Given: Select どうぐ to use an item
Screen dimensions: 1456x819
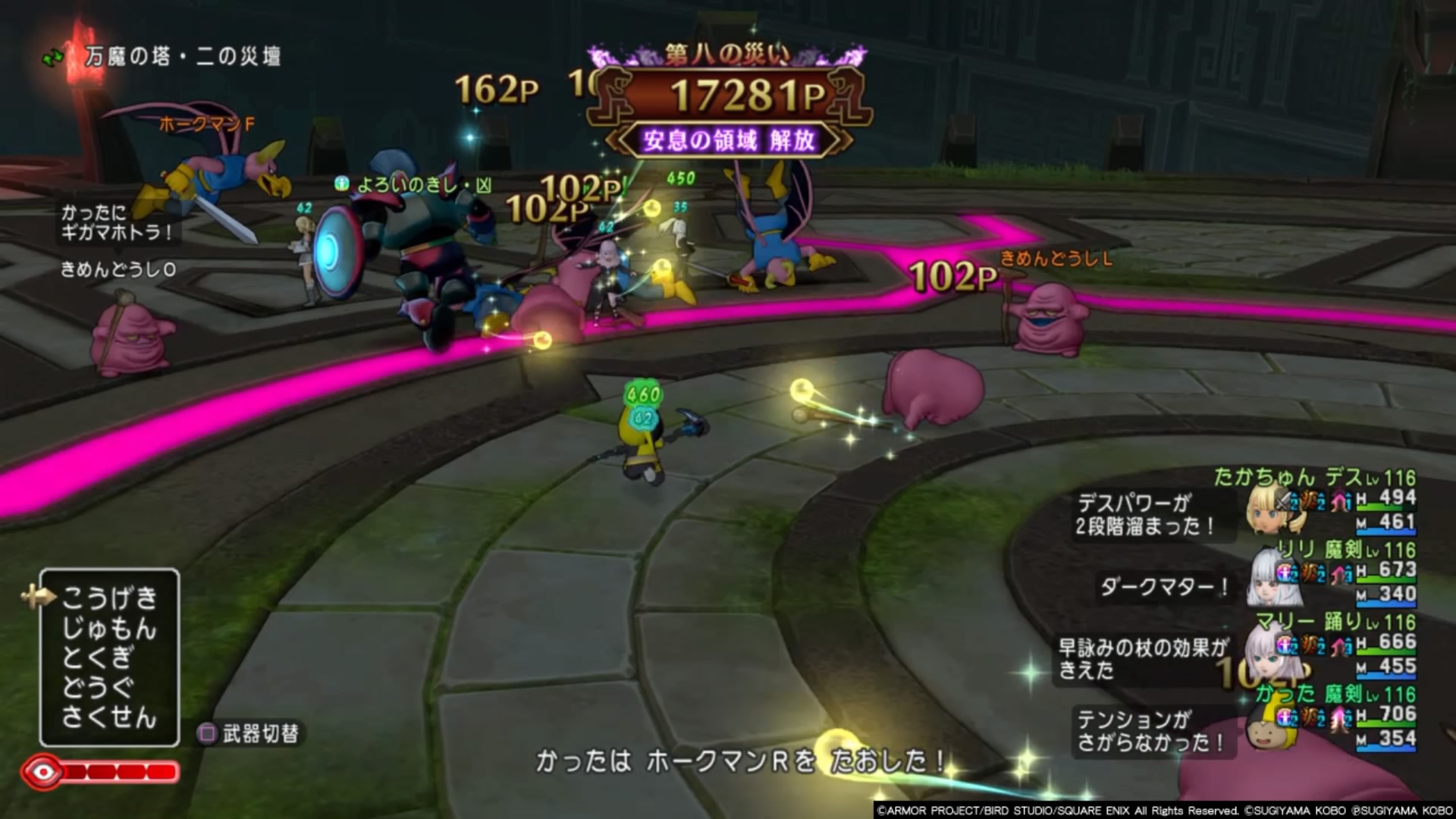Looking at the screenshot, I should pyautogui.click(x=98, y=687).
